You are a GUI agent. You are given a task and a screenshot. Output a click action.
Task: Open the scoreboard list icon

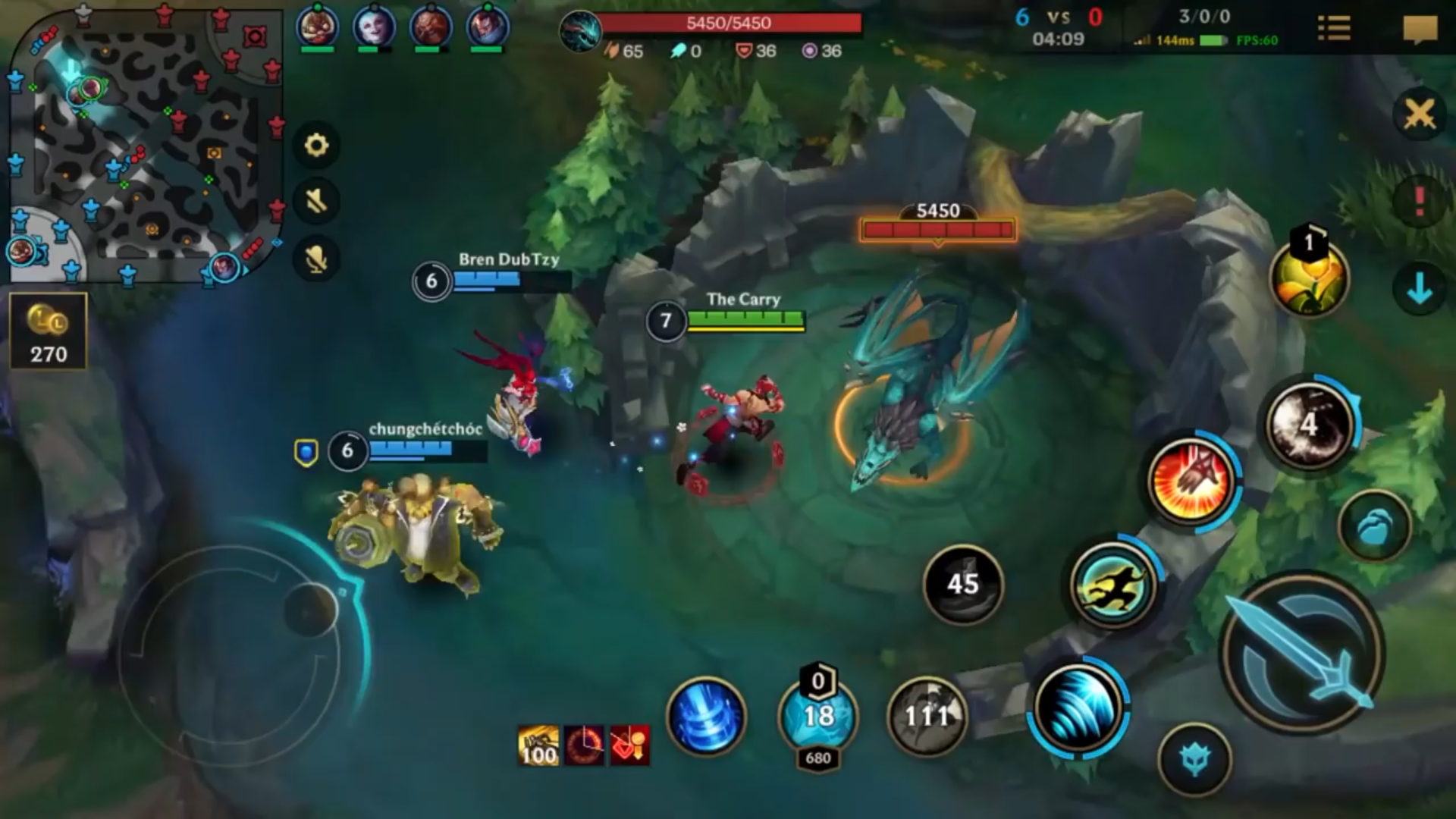pyautogui.click(x=1334, y=29)
